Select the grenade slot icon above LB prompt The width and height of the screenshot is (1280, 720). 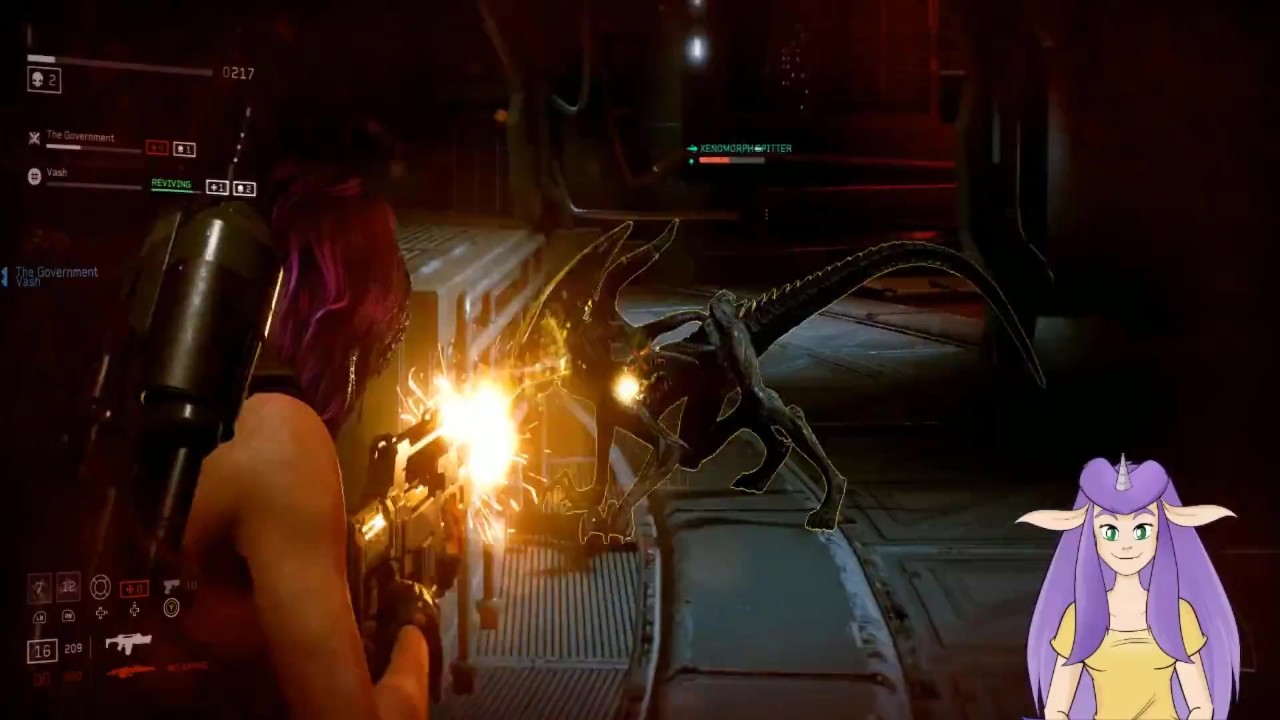pos(40,585)
